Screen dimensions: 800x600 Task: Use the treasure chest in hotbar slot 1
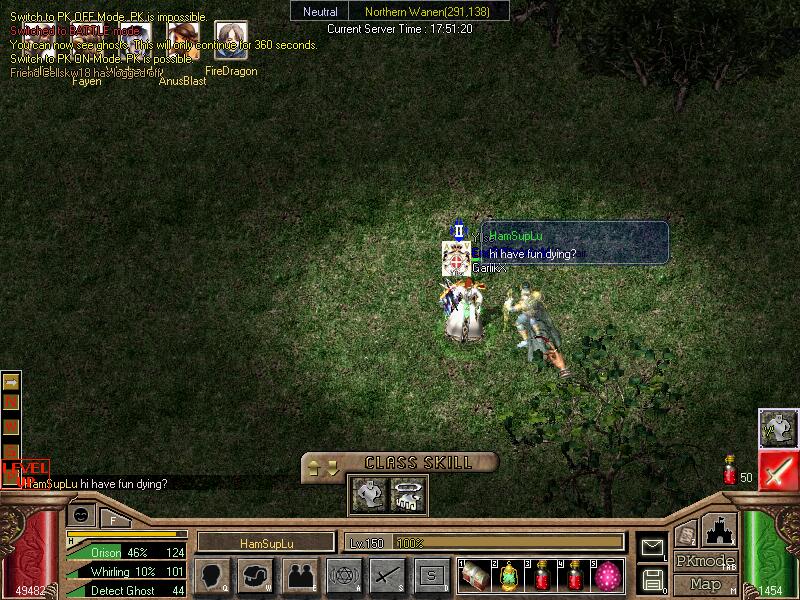pyautogui.click(x=475, y=575)
